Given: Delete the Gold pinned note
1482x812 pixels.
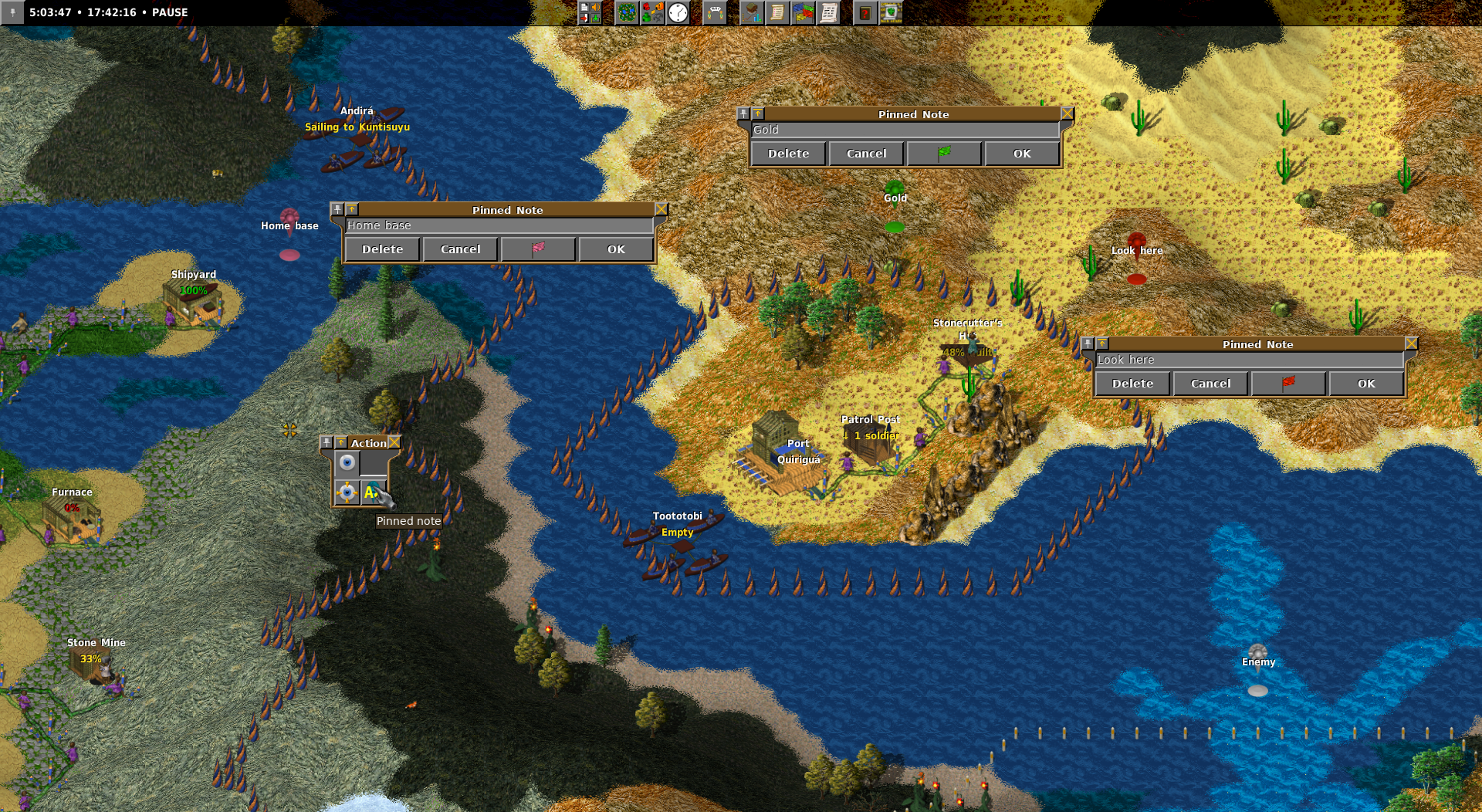Looking at the screenshot, I should (788, 154).
